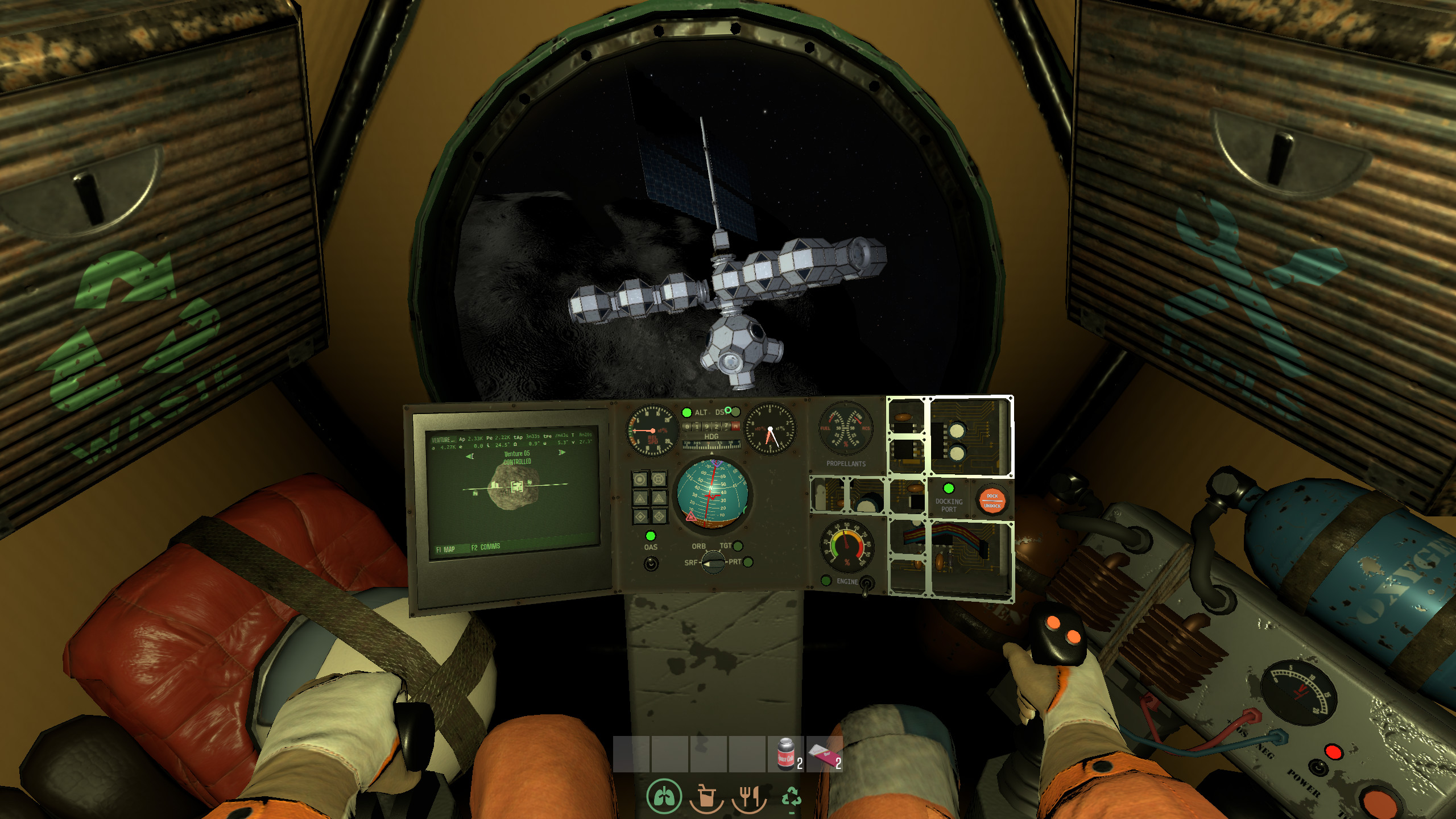The height and width of the screenshot is (819, 1456).
Task: Select the Snack Bar hotbar slot
Action: (x=824, y=754)
